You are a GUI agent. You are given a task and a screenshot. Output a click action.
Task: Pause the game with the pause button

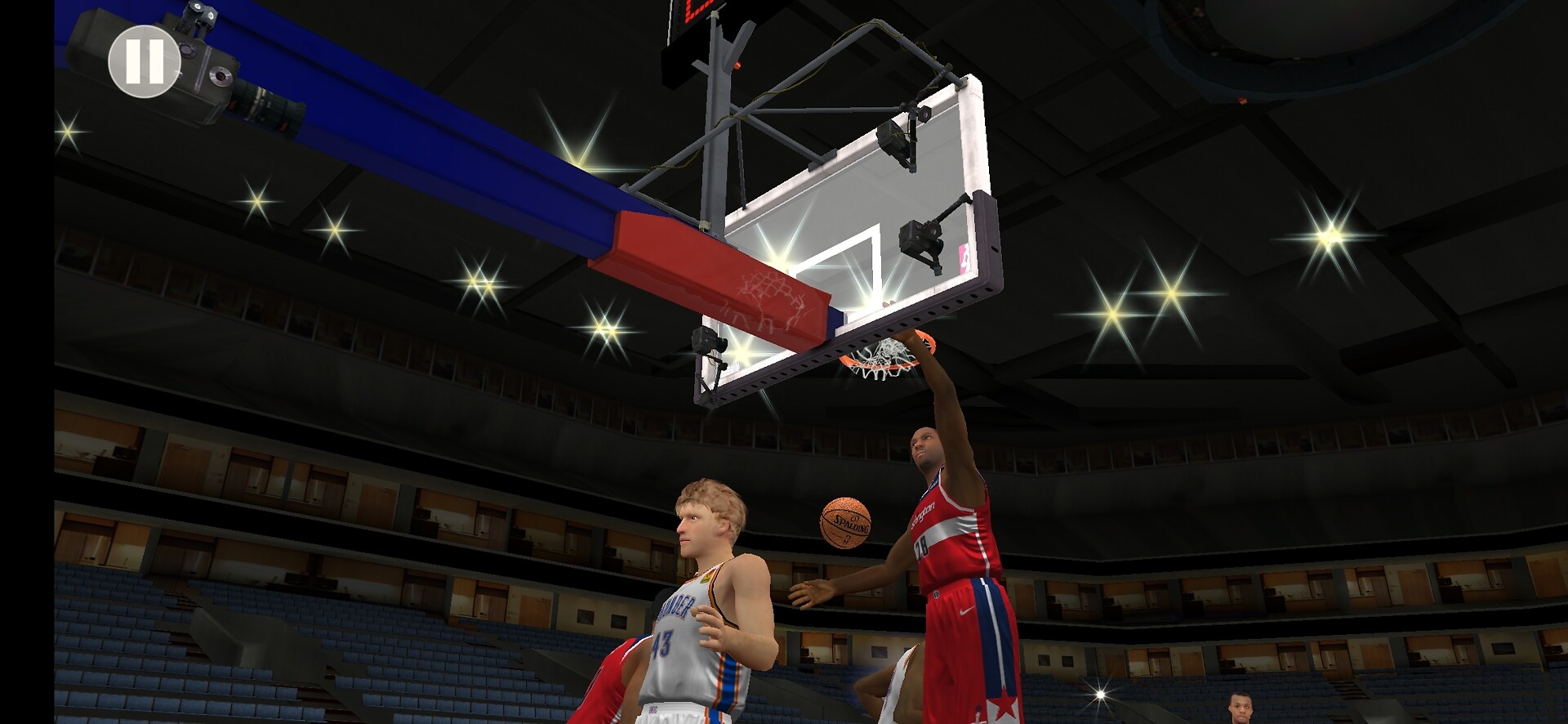(145, 62)
